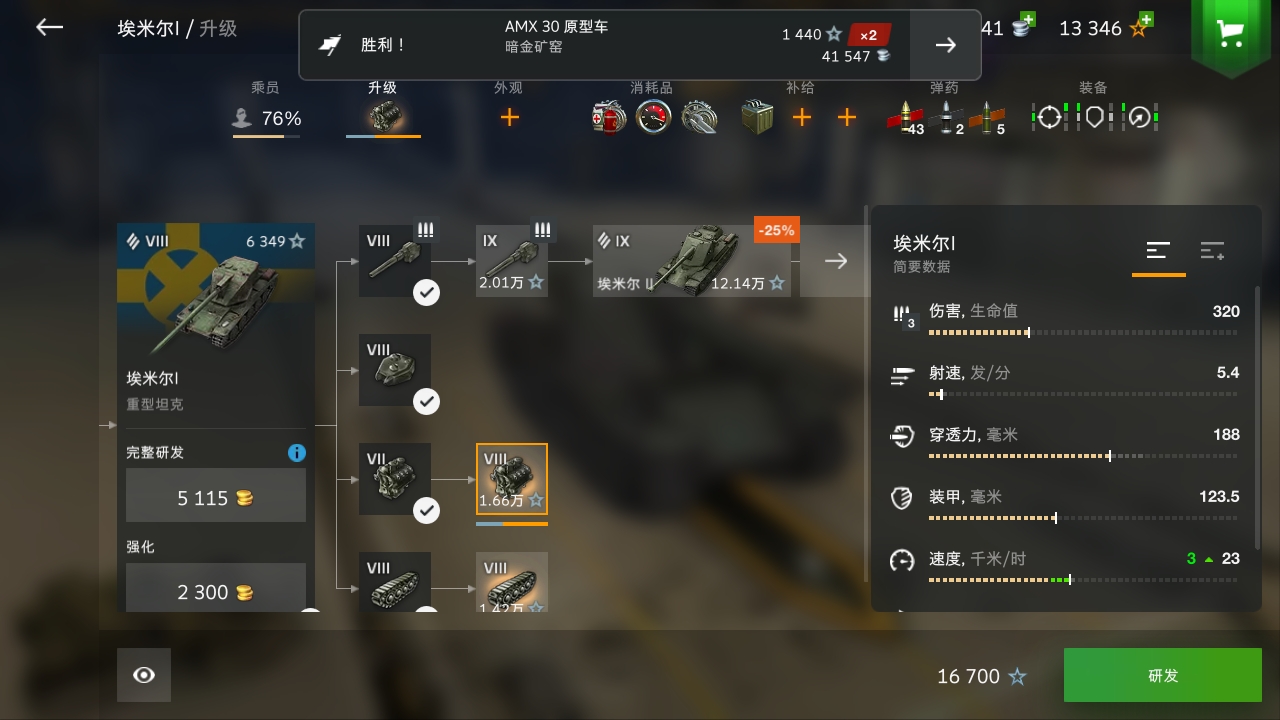This screenshot has height=720, width=1280.
Task: Choose the 埃米尔 II tier IX tank
Action: click(694, 261)
